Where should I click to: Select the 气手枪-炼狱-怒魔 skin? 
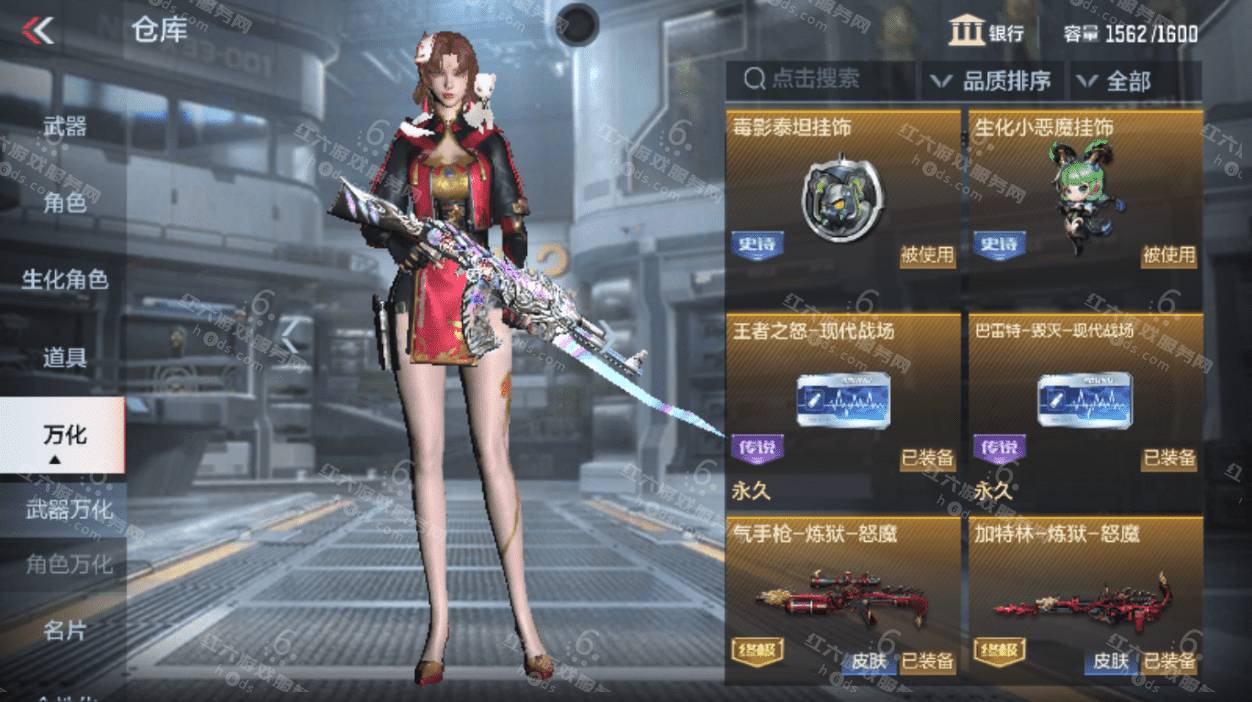click(x=842, y=600)
